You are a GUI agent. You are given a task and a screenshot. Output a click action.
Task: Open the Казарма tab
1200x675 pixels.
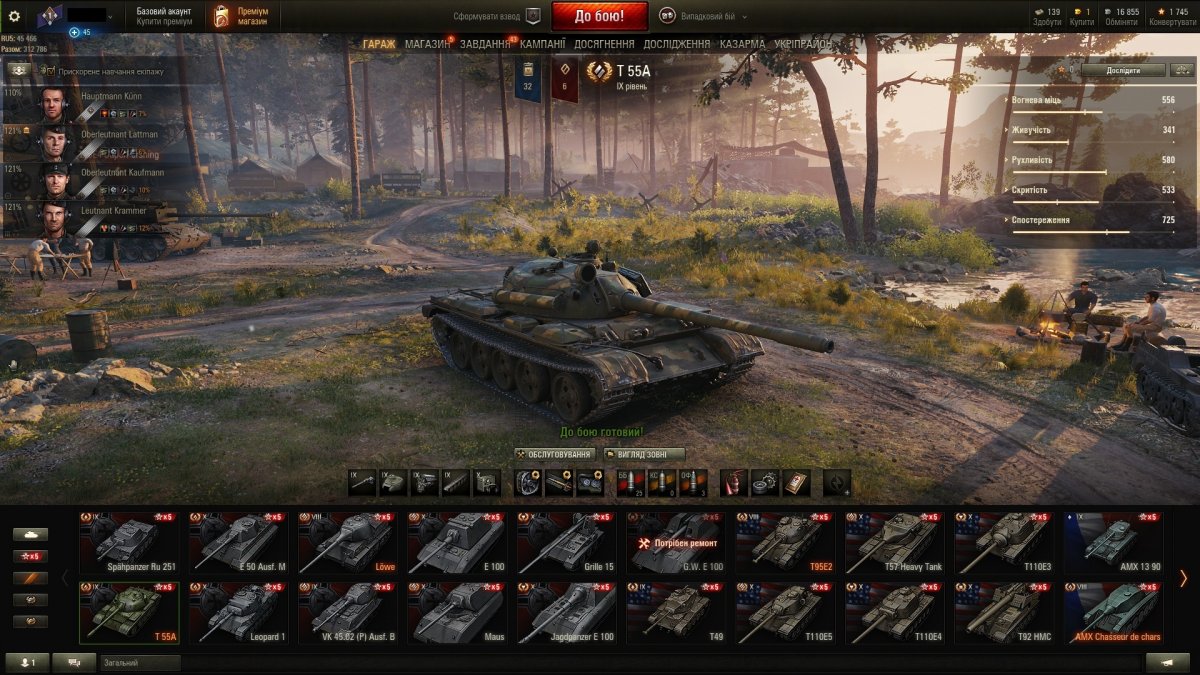(742, 44)
